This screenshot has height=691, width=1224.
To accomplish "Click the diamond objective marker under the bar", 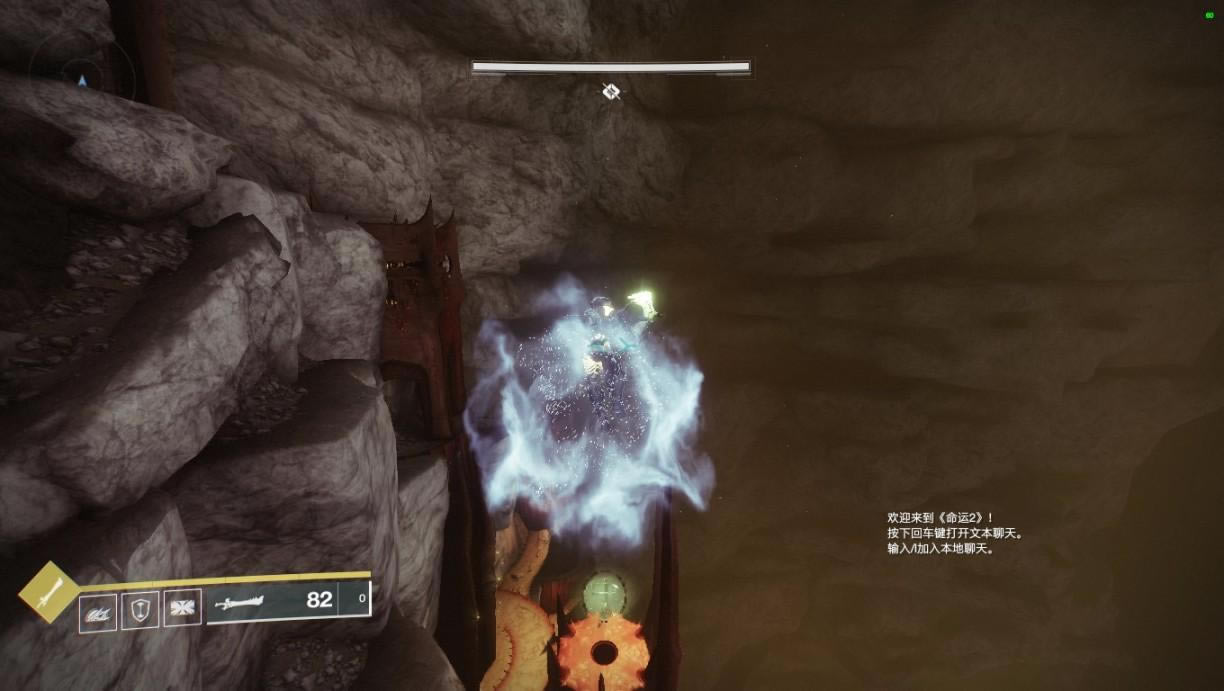I will [611, 92].
